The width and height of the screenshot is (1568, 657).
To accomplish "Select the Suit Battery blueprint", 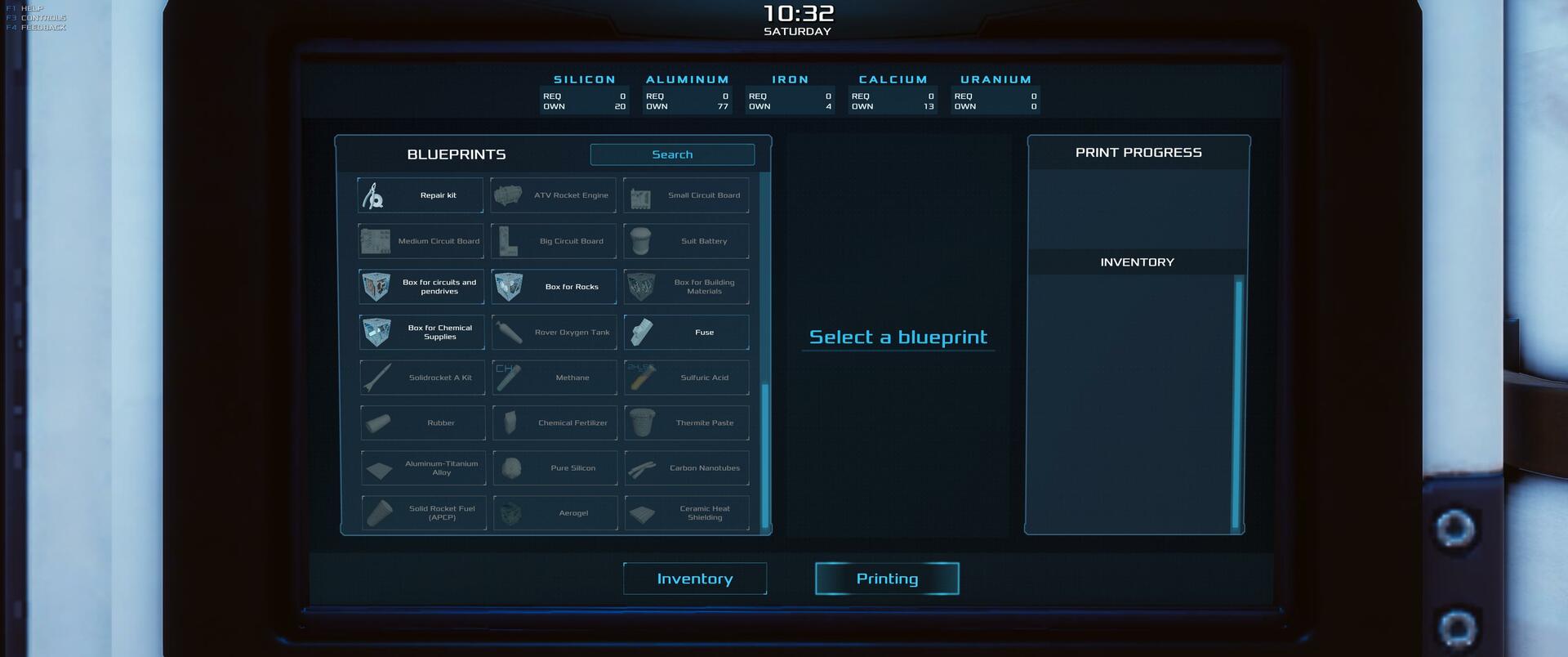I will [686, 241].
